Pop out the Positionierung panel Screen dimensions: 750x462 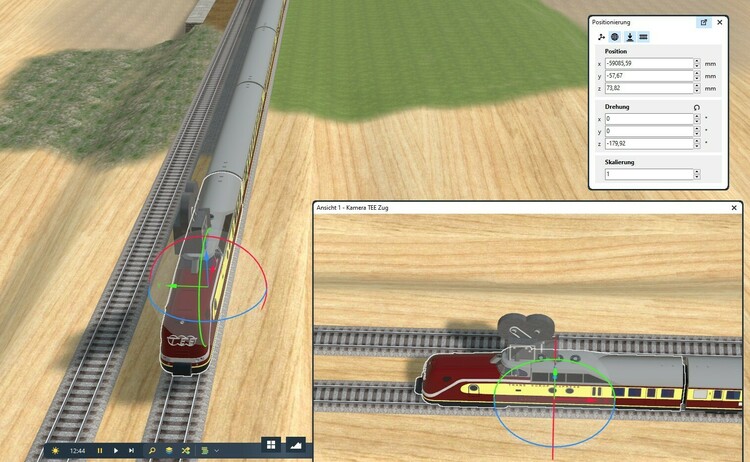(x=703, y=22)
